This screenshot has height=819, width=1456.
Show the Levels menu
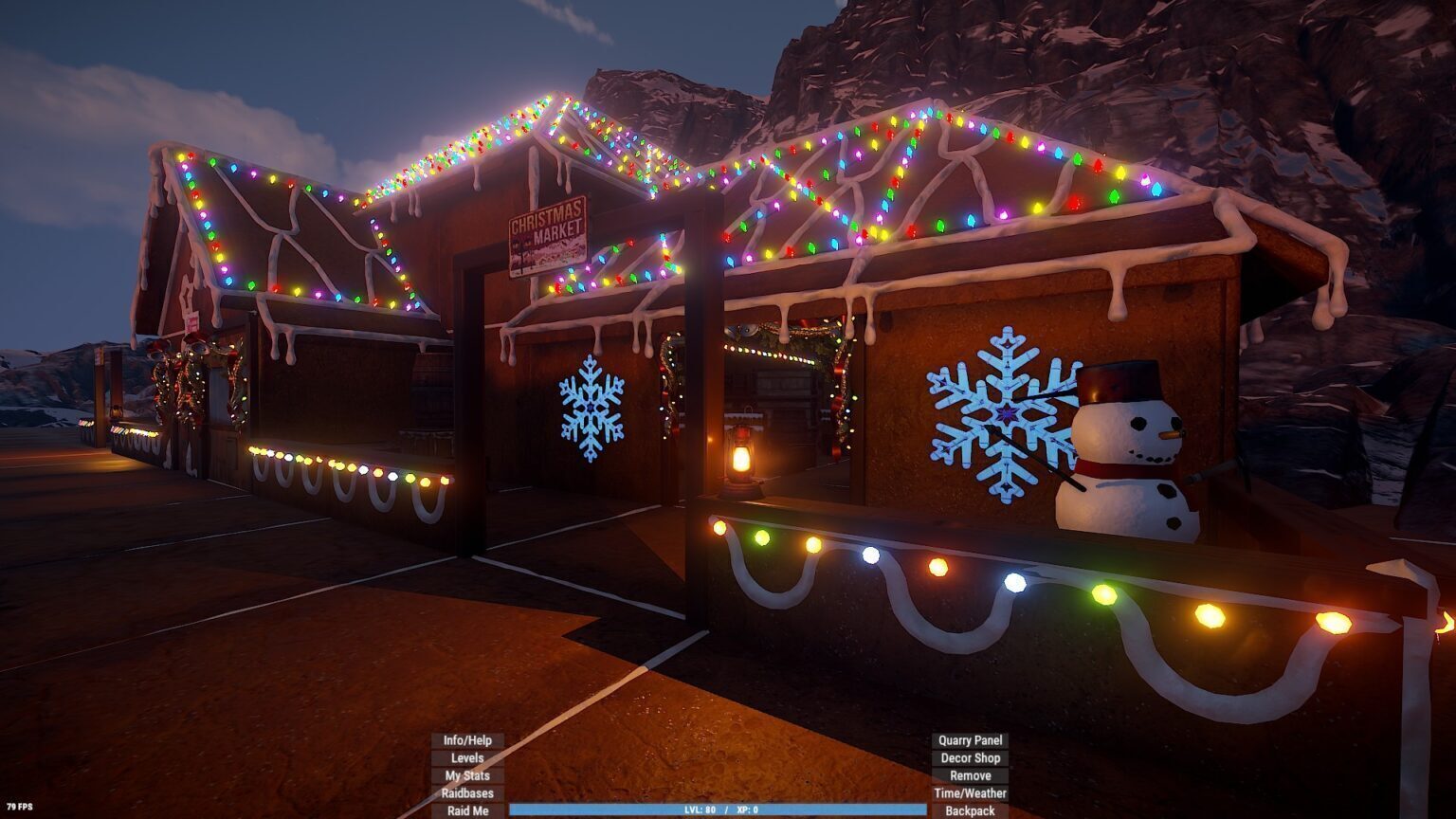(467, 758)
